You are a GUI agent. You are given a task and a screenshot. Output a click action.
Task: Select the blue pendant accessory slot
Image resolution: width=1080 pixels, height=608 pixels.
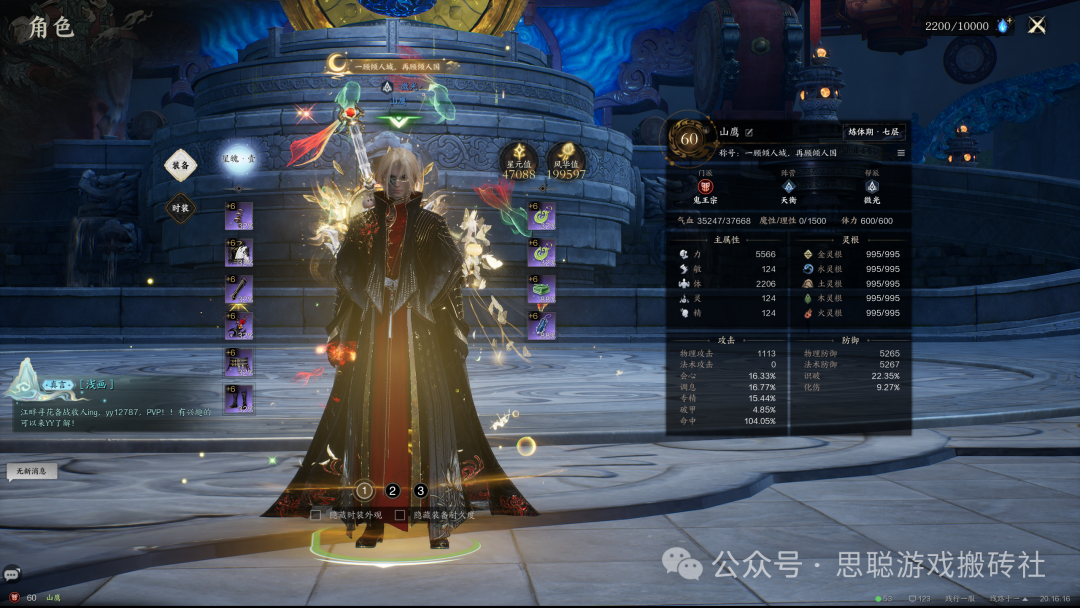(541, 325)
